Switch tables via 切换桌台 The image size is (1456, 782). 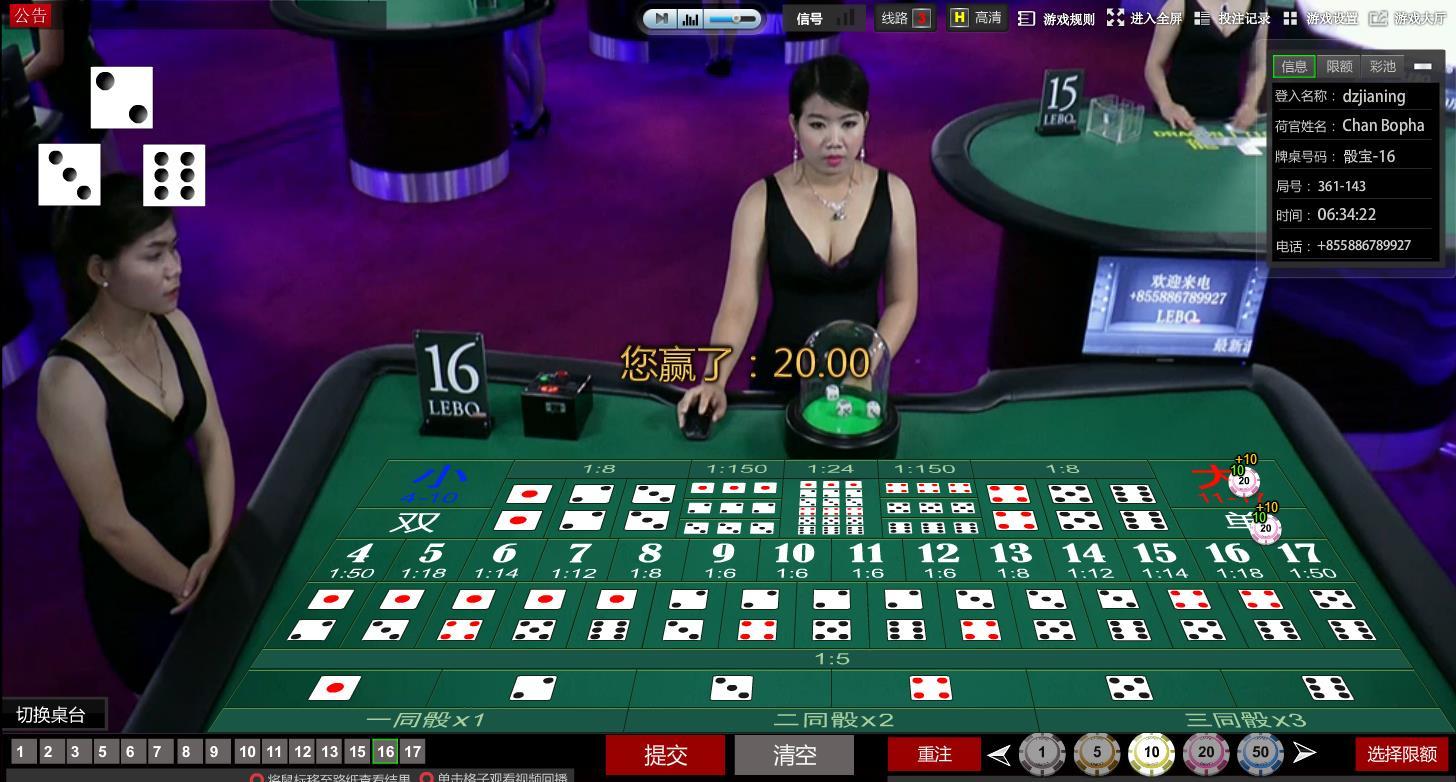pyautogui.click(x=52, y=715)
